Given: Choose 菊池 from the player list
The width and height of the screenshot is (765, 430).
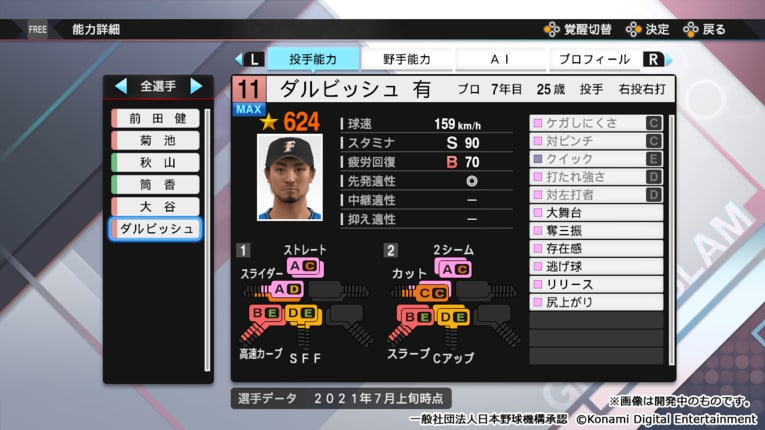Looking at the screenshot, I should tap(156, 140).
